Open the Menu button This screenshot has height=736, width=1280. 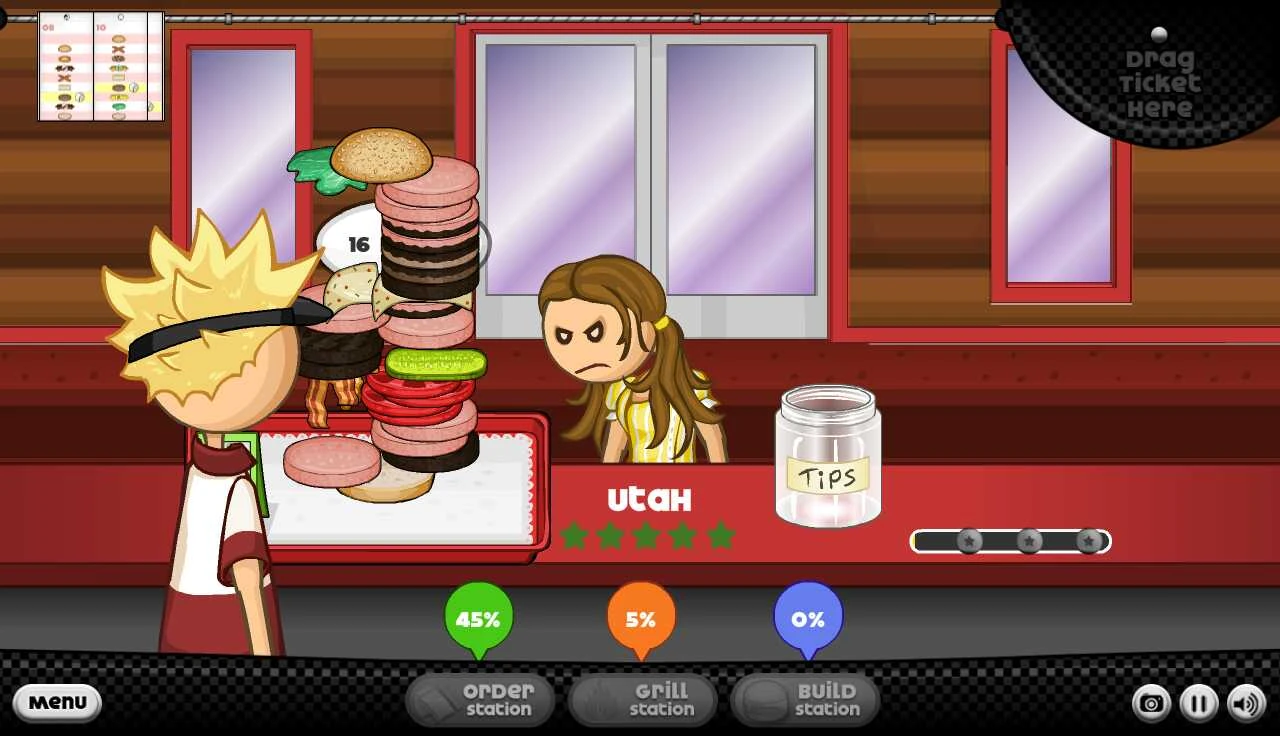point(57,703)
